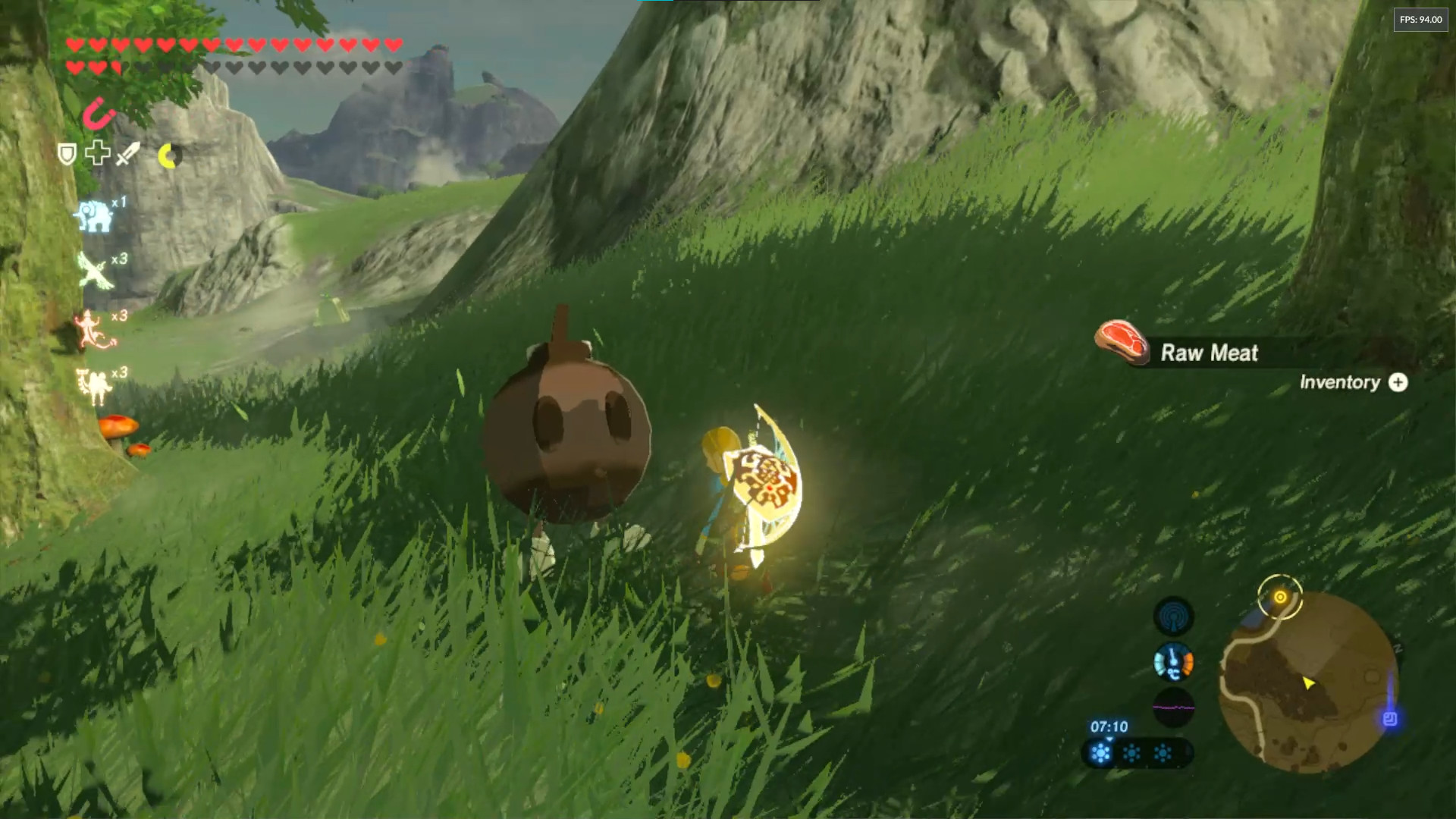
Task: Select the Magnesis rune icon
Action: pyautogui.click(x=99, y=115)
